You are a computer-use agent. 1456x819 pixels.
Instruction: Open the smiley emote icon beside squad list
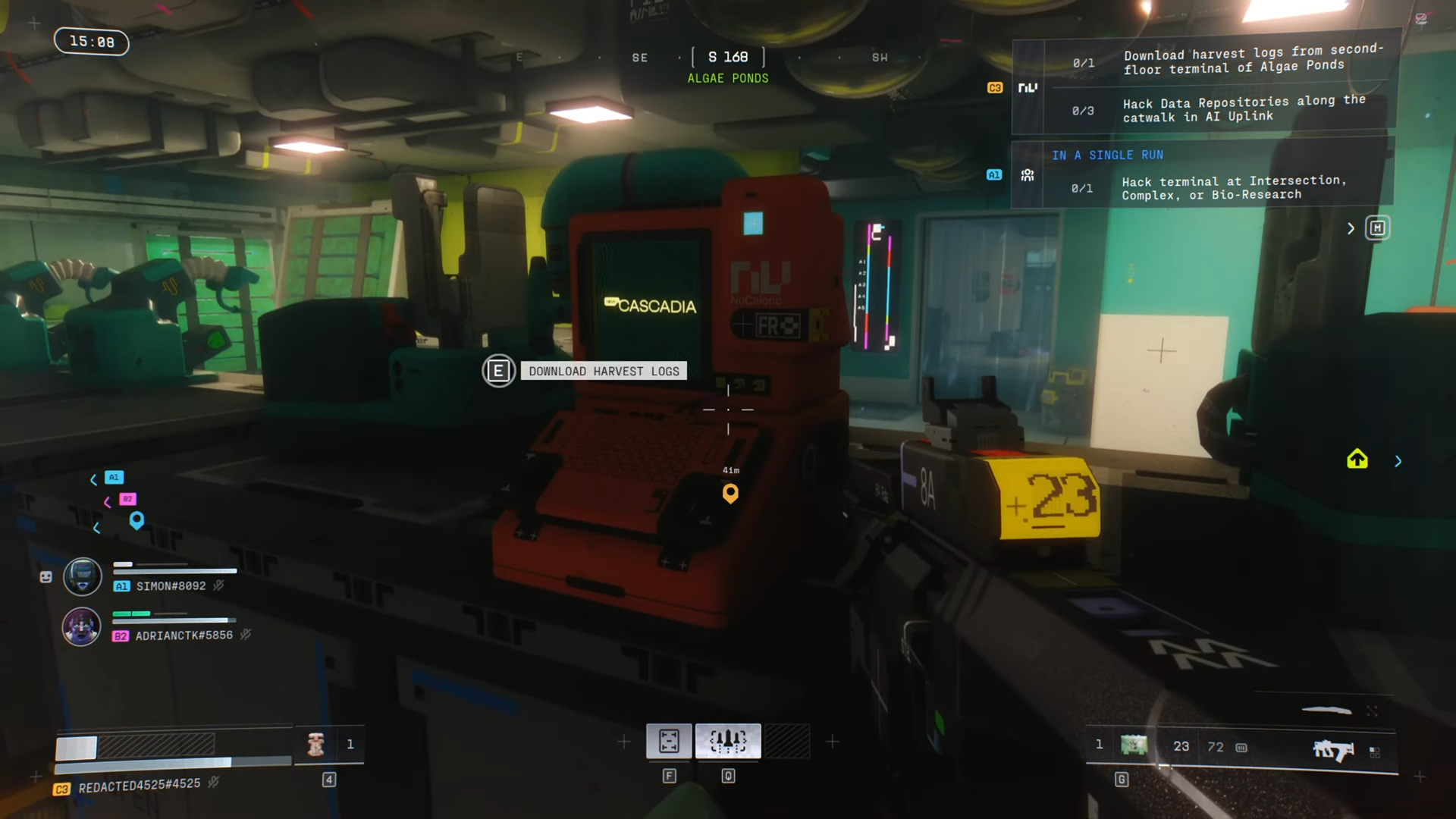46,577
